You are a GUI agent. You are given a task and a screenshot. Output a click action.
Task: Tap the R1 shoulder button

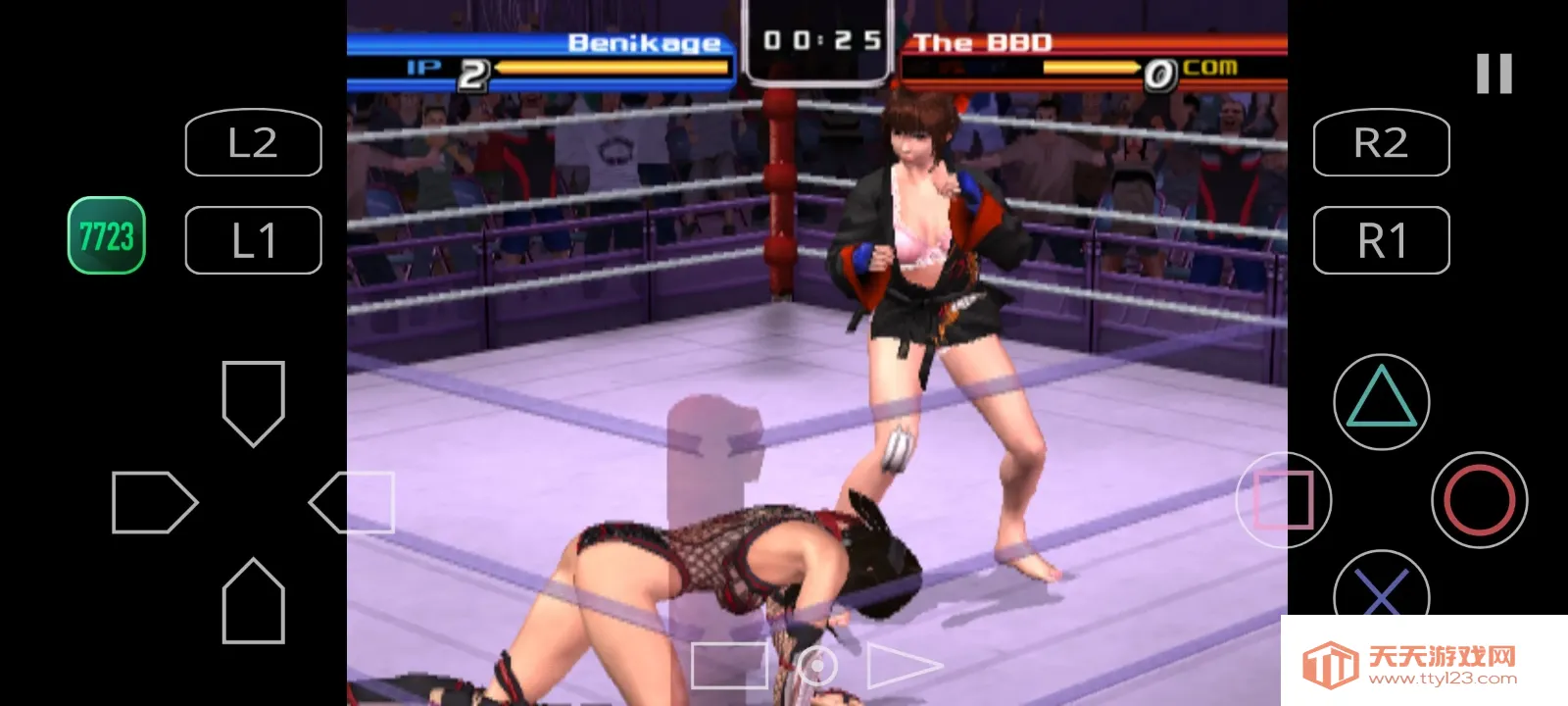pyautogui.click(x=1381, y=240)
